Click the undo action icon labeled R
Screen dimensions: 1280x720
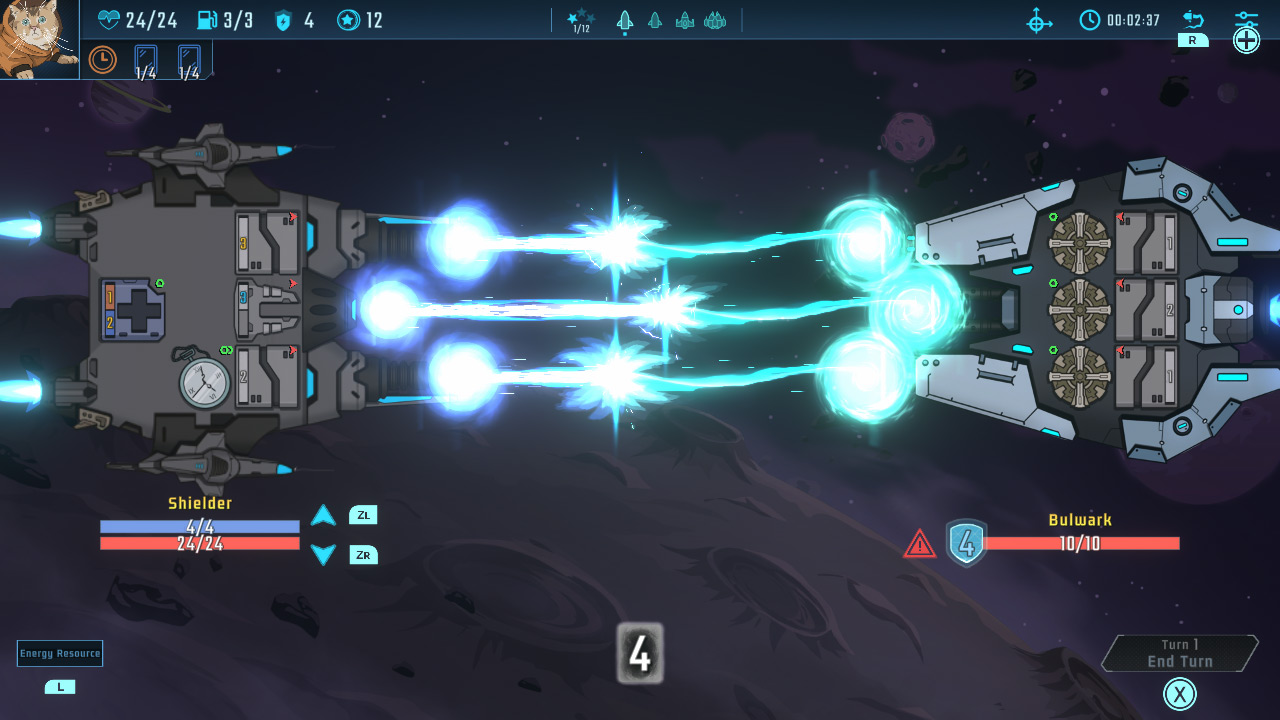click(1192, 18)
